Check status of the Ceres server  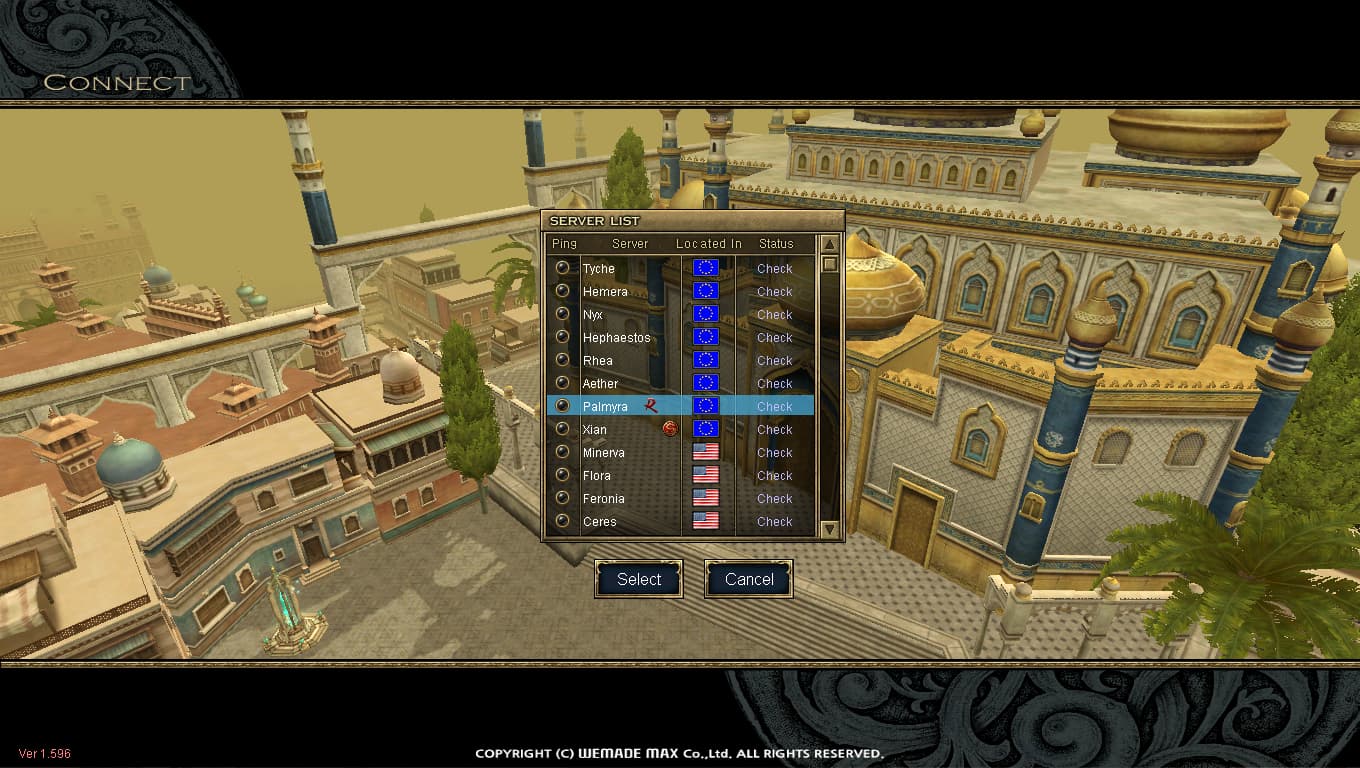pos(774,522)
